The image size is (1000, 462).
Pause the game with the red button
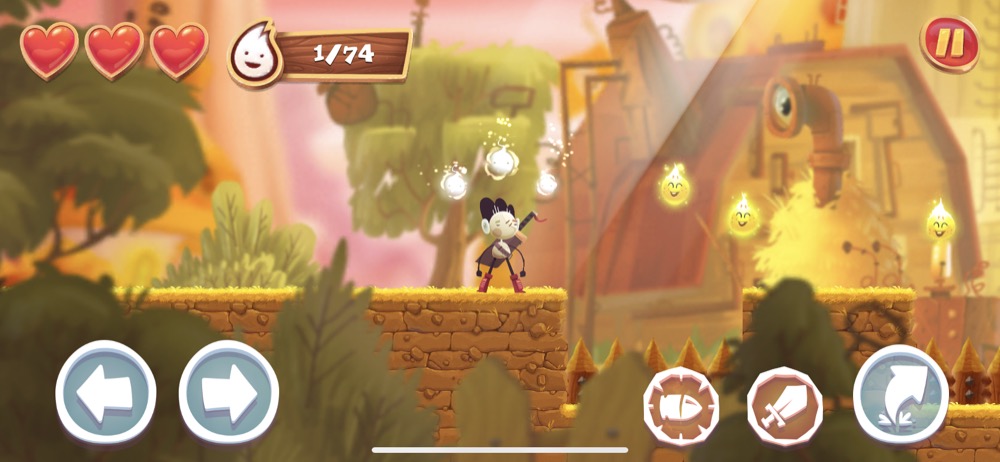pos(948,43)
